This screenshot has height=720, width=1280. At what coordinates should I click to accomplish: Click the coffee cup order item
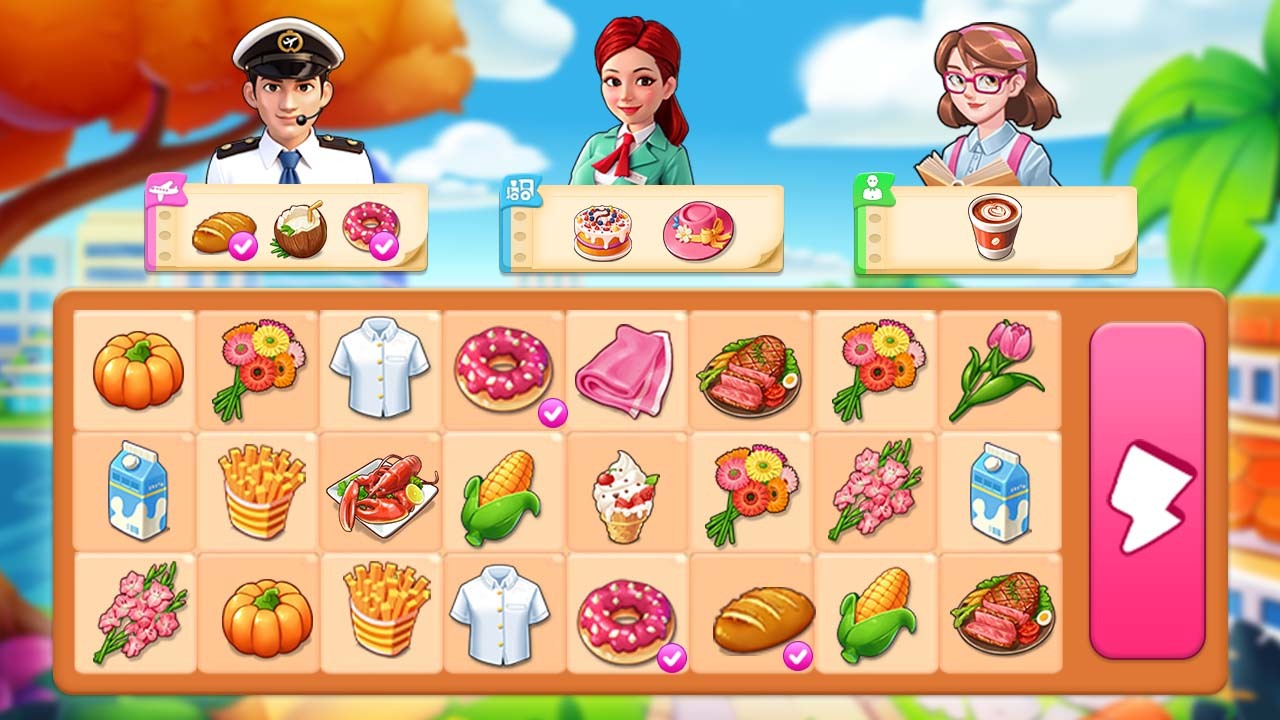point(995,226)
